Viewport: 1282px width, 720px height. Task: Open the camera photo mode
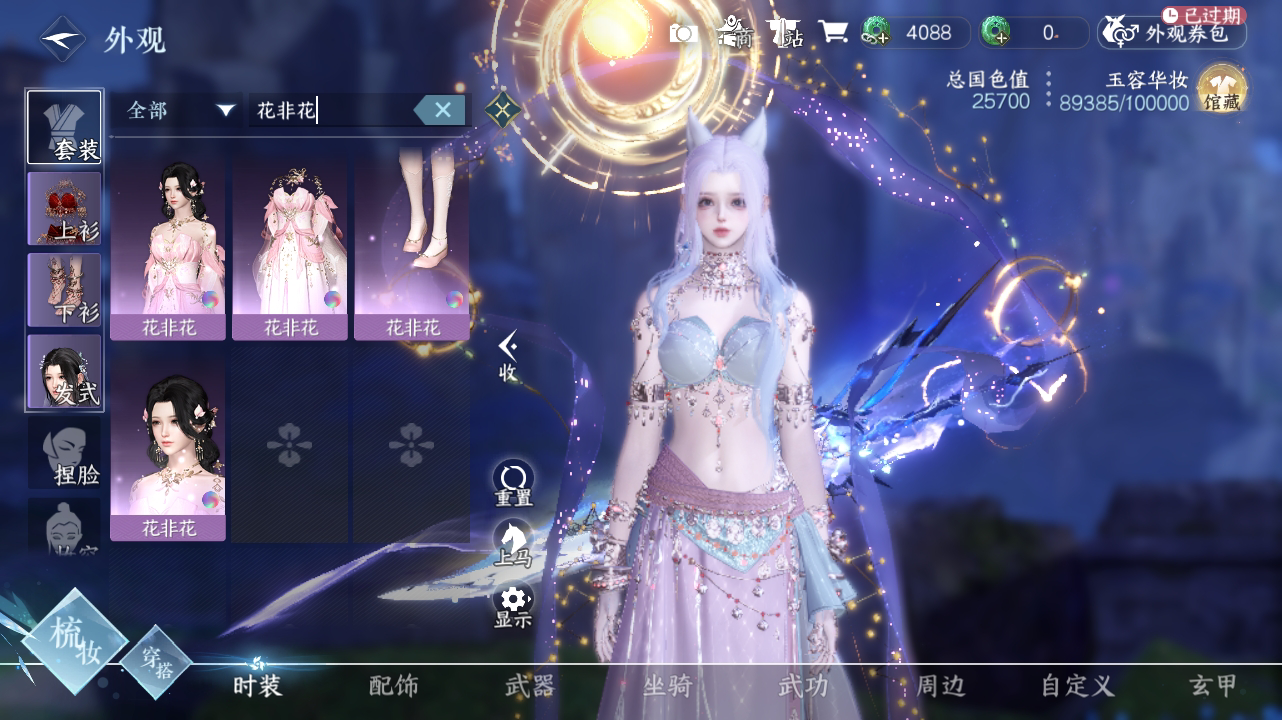pyautogui.click(x=684, y=33)
